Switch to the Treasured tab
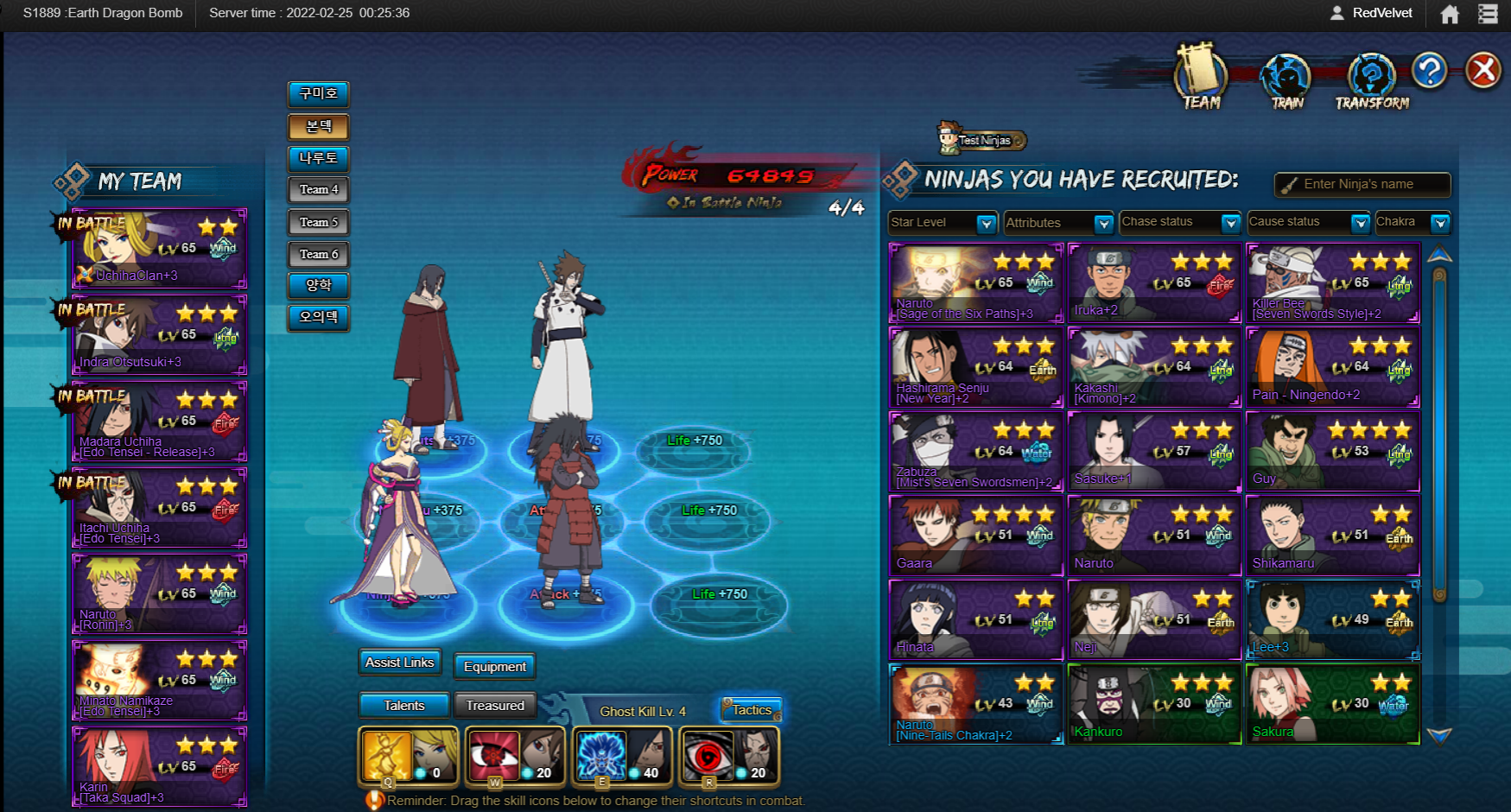This screenshot has height=812, width=1511. click(x=495, y=706)
